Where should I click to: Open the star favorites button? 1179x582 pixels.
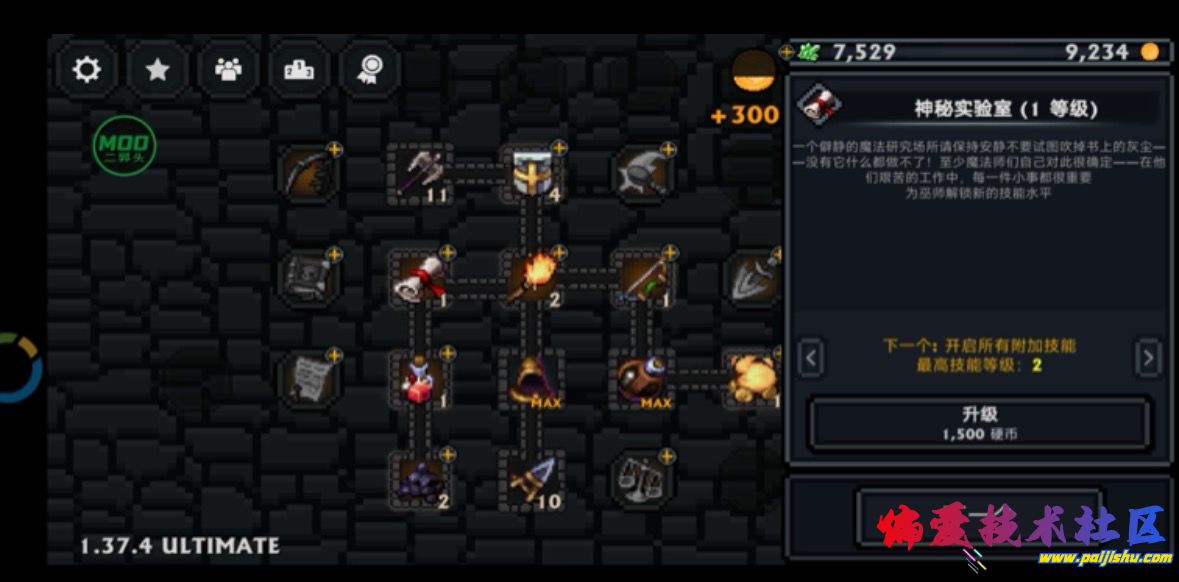coord(157,69)
